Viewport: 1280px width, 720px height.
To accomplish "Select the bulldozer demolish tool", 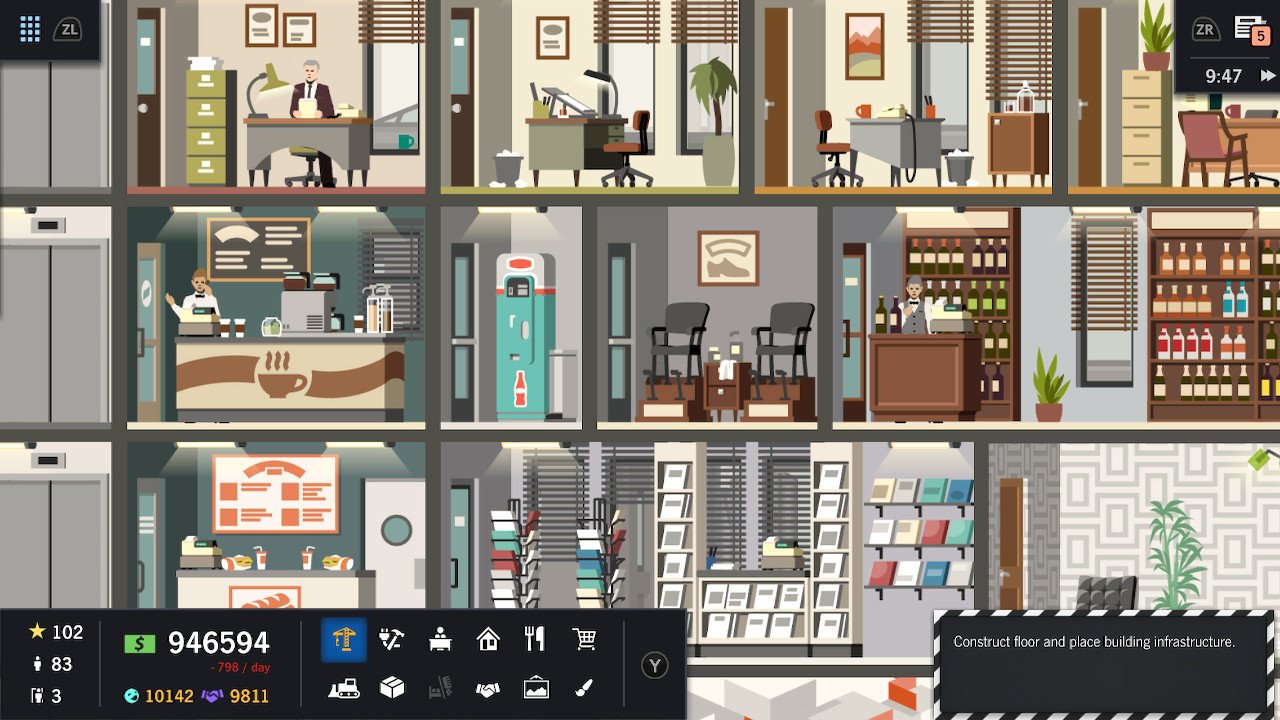I will (x=345, y=688).
